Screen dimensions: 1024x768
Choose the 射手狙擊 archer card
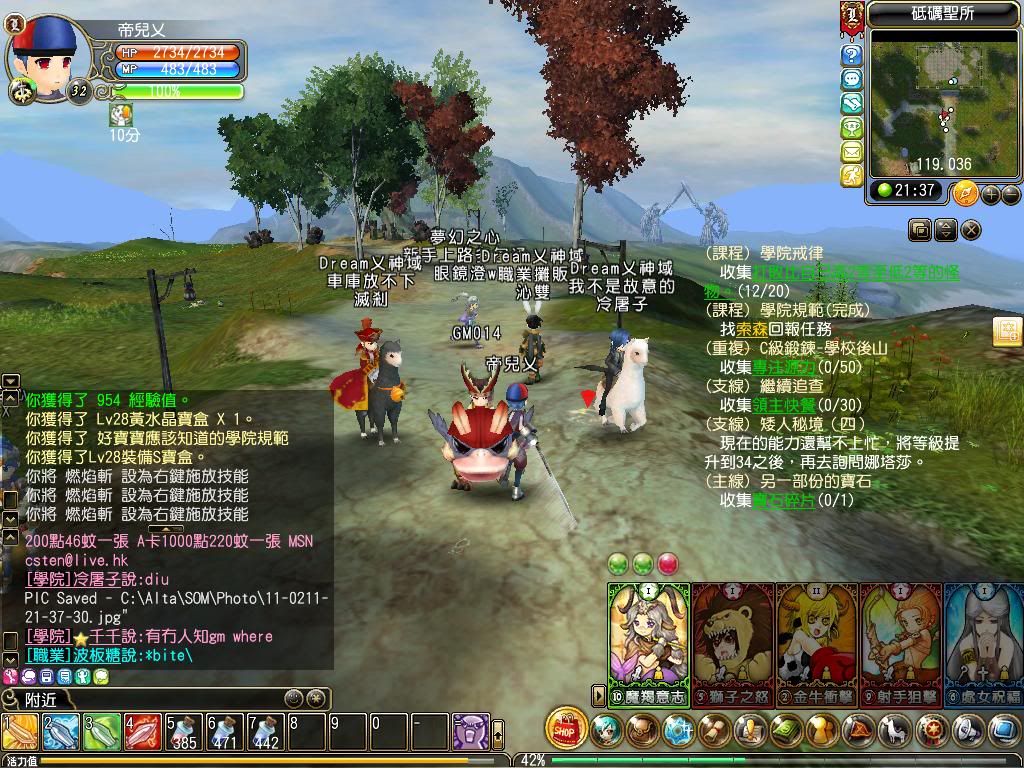pos(900,640)
